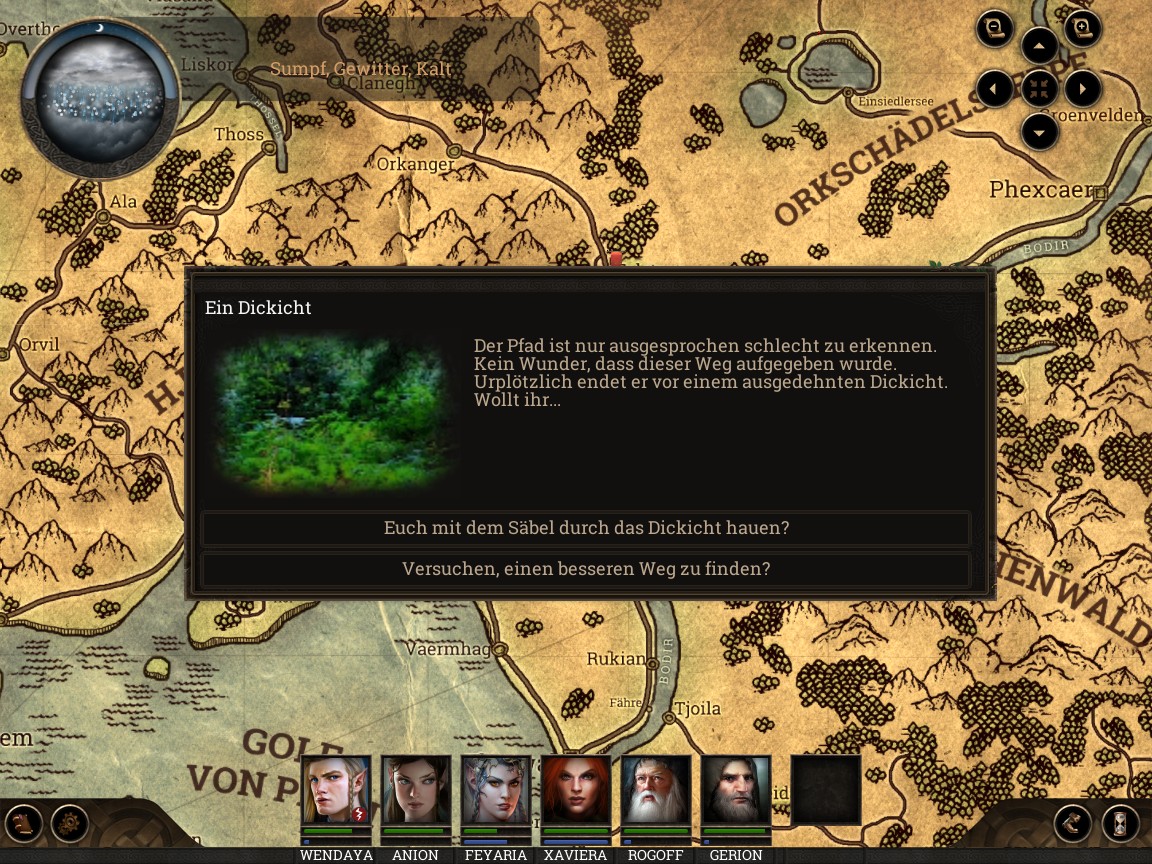Select Xaviera's portrait

click(576, 790)
